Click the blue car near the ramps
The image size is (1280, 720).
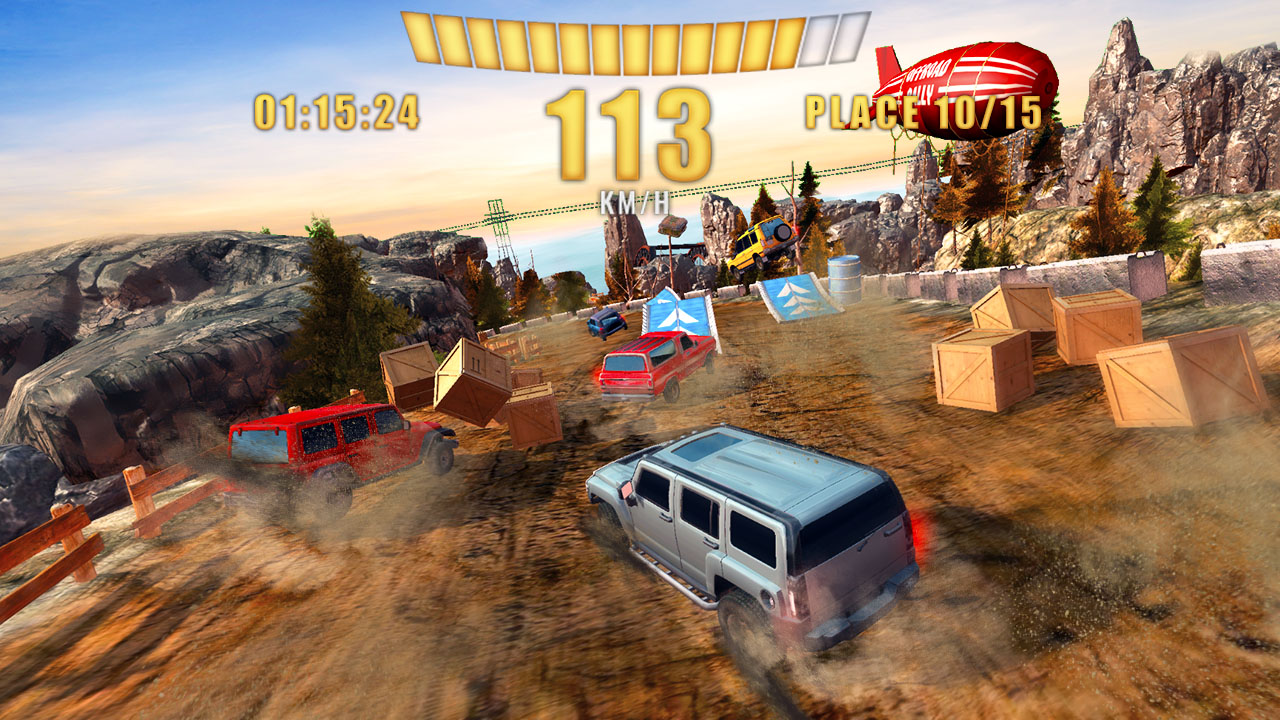click(603, 321)
